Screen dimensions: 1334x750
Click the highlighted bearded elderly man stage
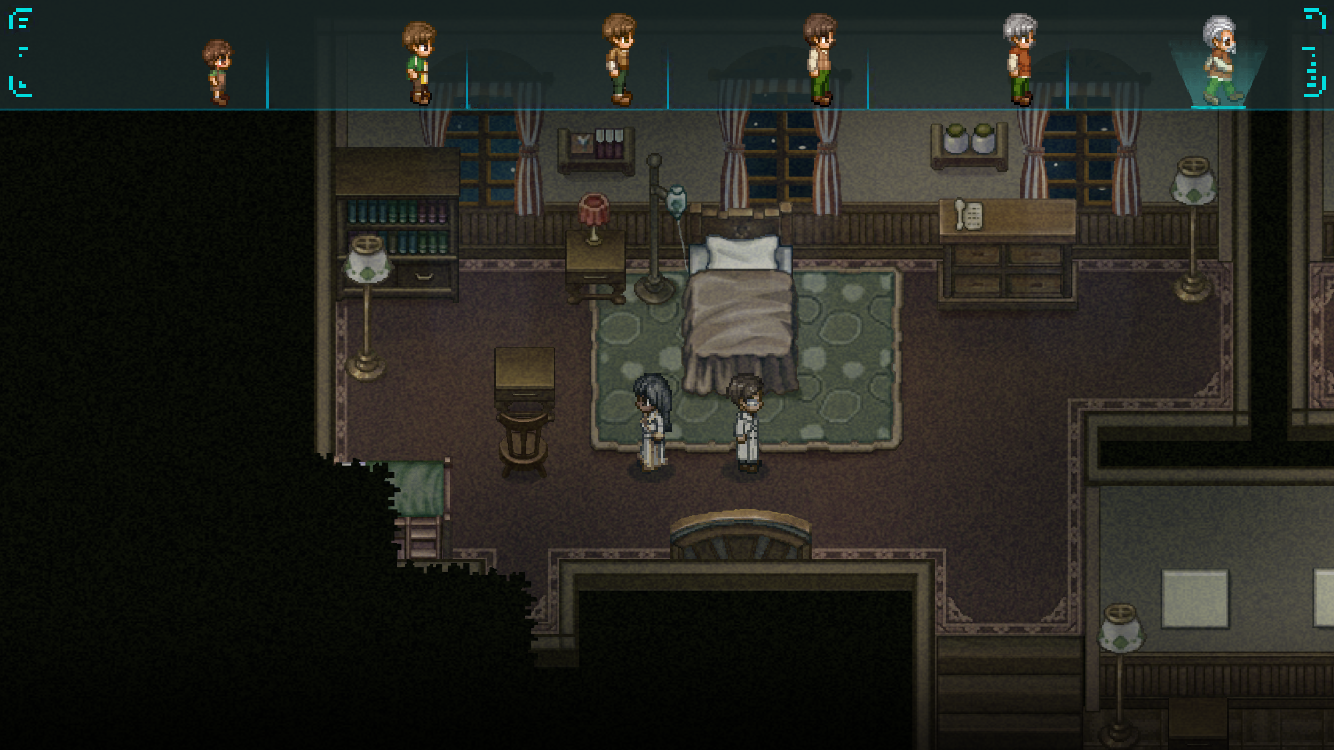click(x=1219, y=61)
